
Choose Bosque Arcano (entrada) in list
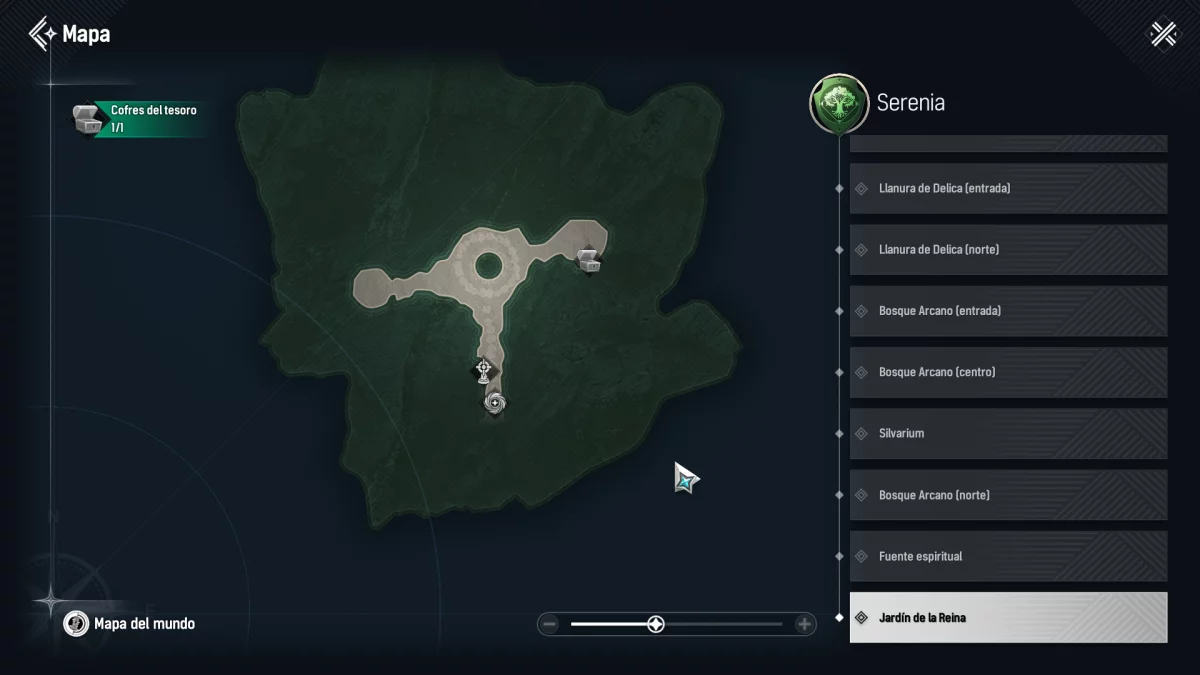[1008, 311]
